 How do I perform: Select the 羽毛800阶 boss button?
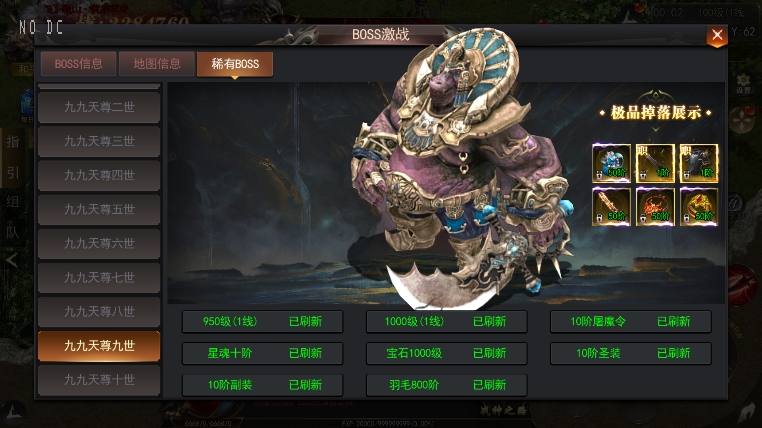(x=446, y=385)
